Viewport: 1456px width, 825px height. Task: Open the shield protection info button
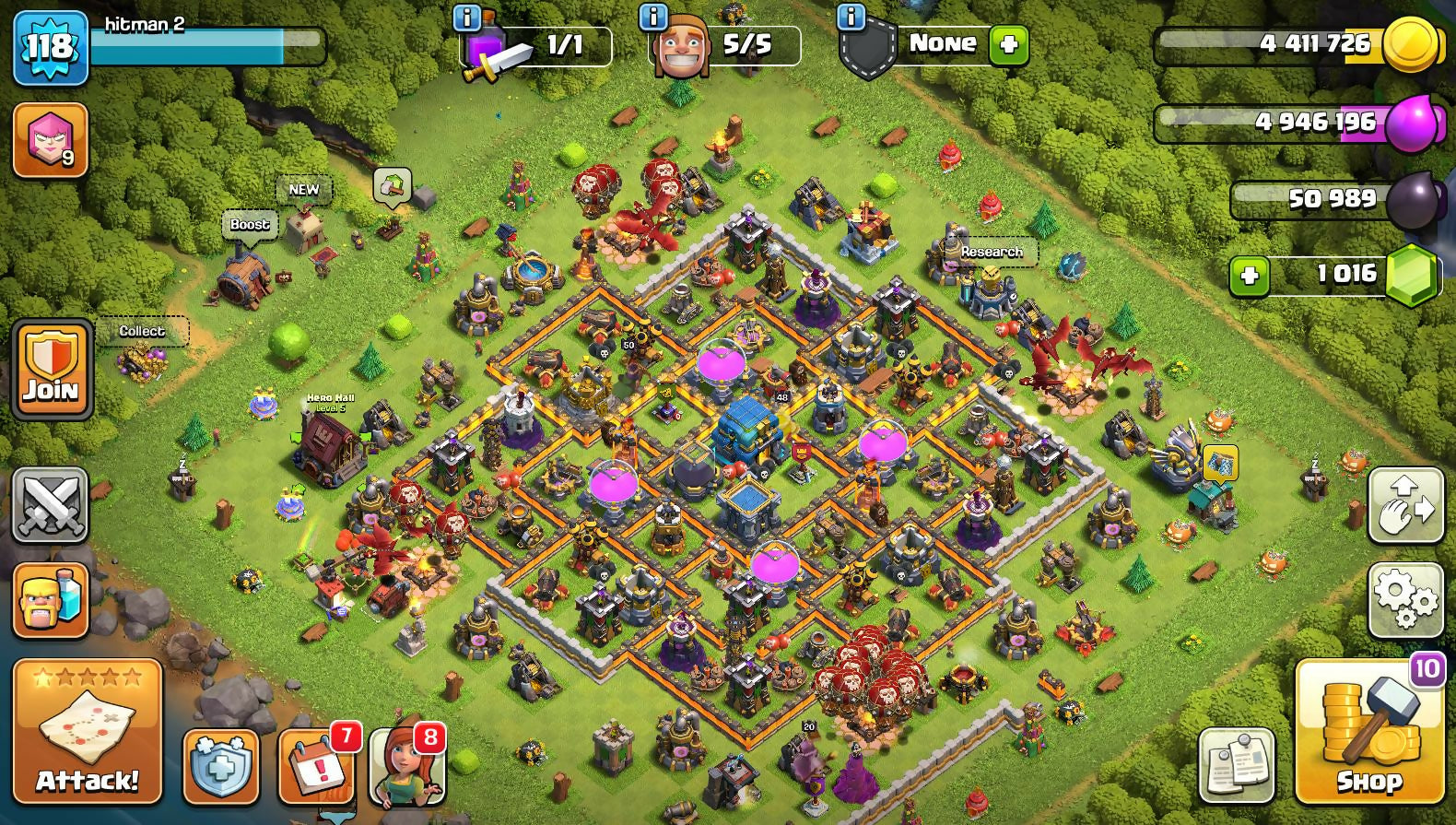221,766
